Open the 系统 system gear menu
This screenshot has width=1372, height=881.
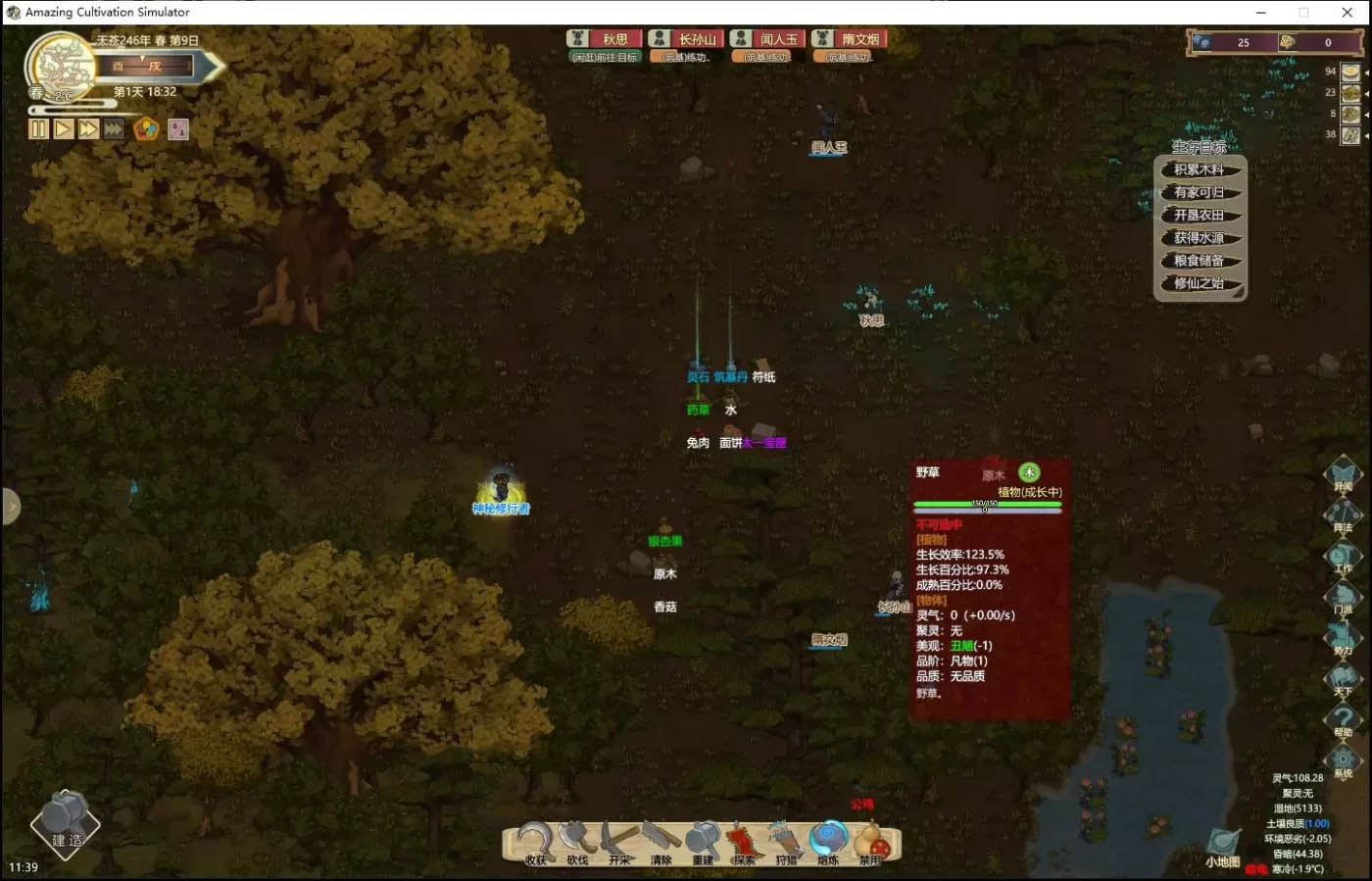[1343, 759]
